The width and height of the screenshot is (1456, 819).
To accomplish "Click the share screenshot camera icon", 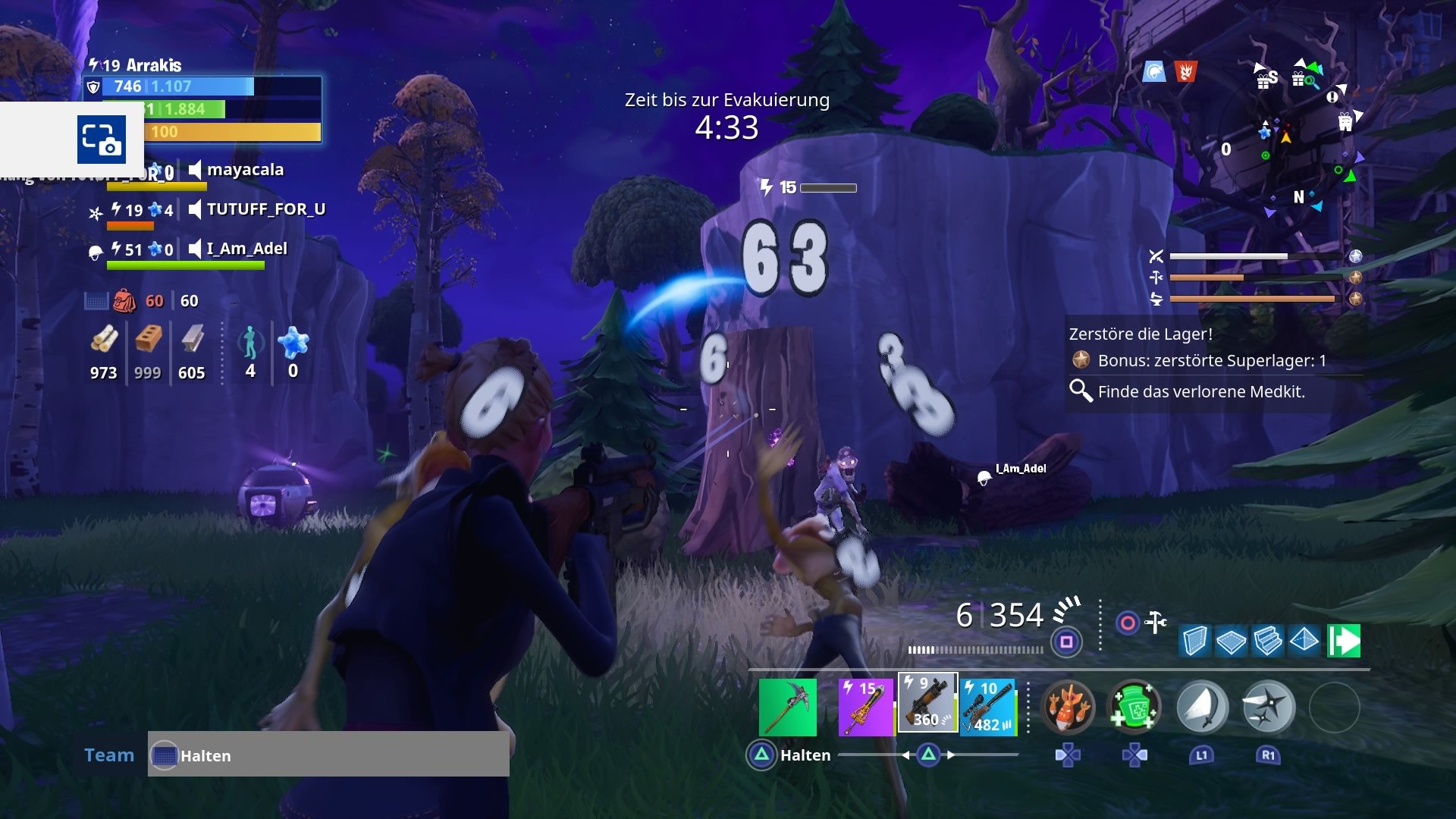I will (x=102, y=140).
